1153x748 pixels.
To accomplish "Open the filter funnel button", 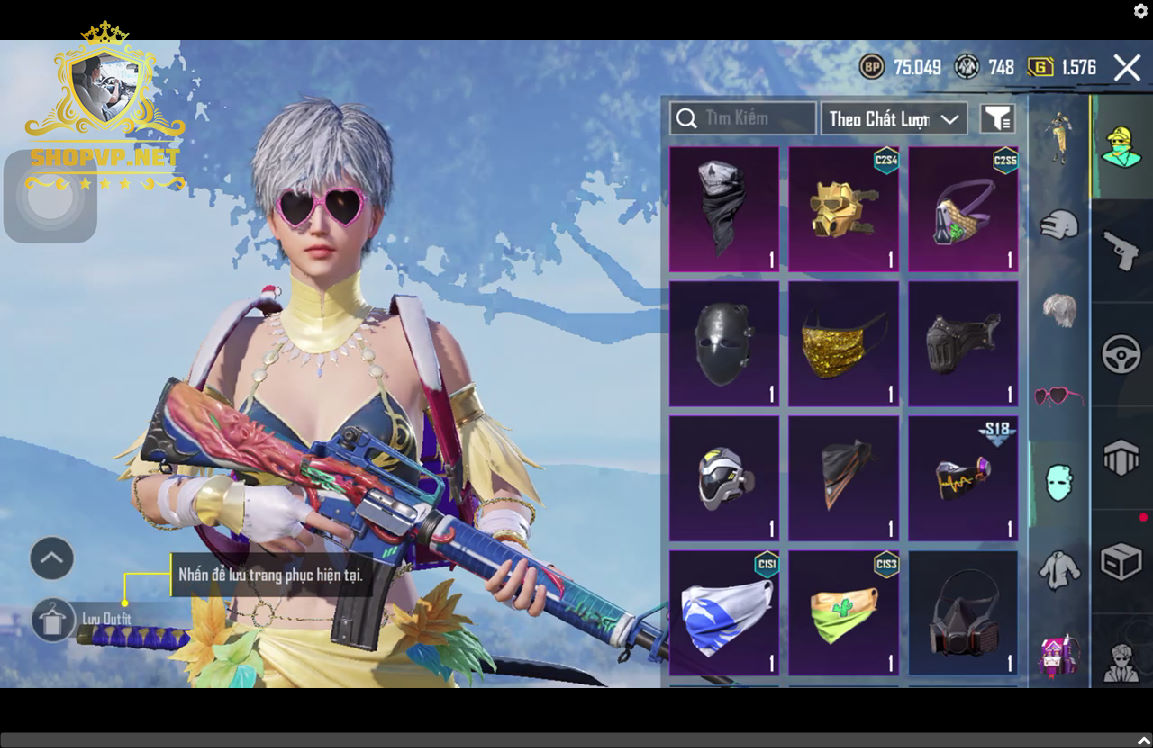I will pos(997,119).
